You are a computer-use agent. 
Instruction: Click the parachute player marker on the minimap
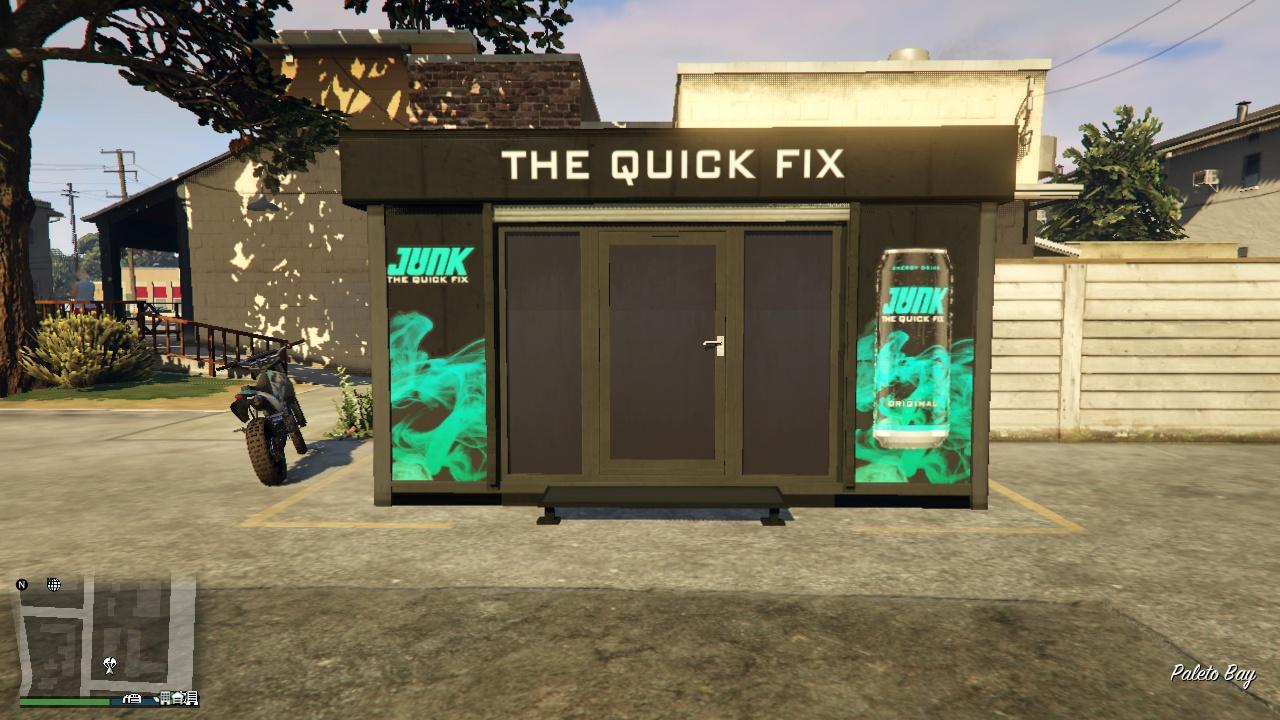coord(109,664)
